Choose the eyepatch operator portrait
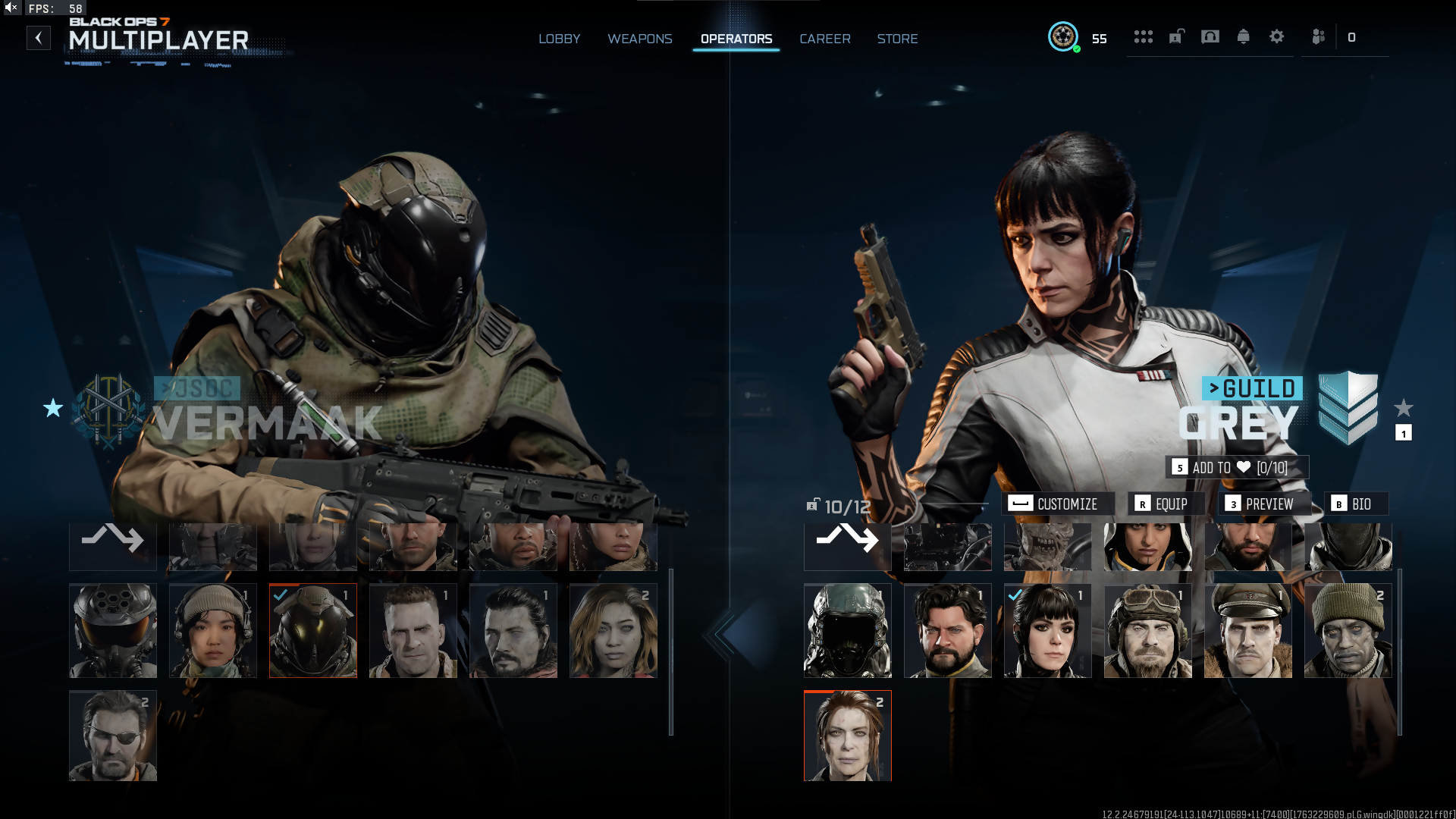Screen dimensions: 1456x819 [113, 736]
